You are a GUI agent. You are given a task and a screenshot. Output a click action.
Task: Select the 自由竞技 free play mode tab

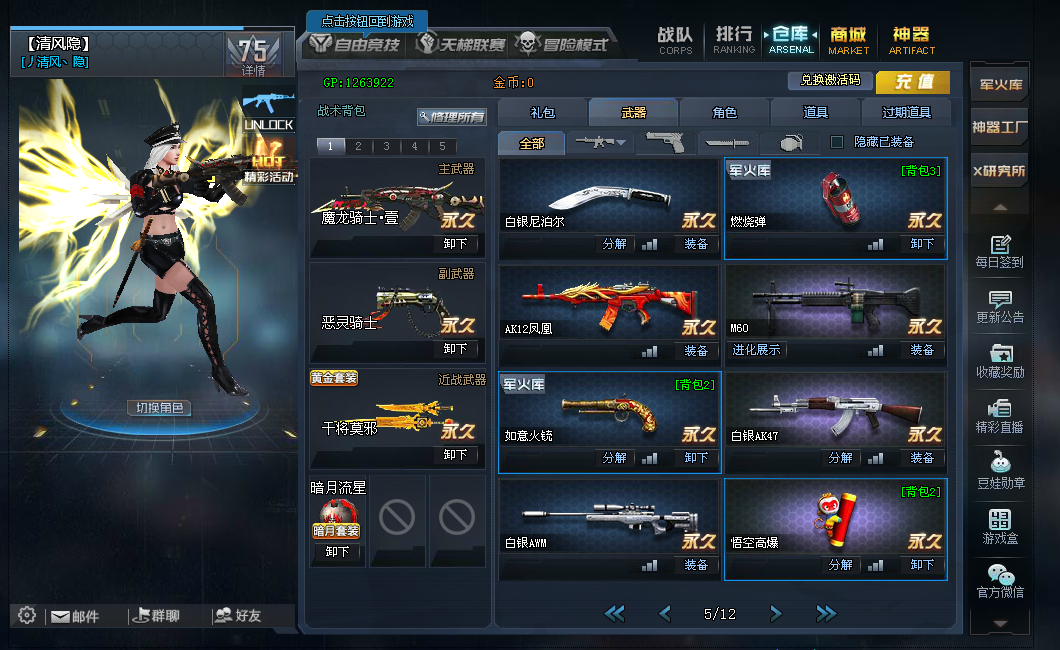pos(356,44)
